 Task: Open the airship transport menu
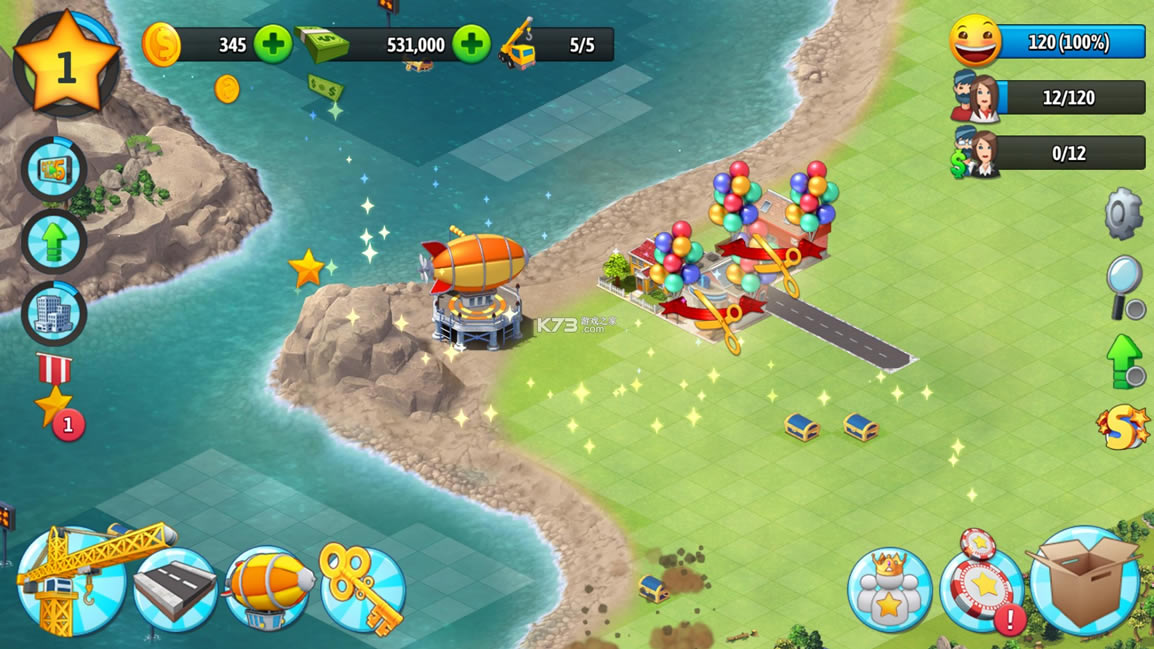pos(269,589)
